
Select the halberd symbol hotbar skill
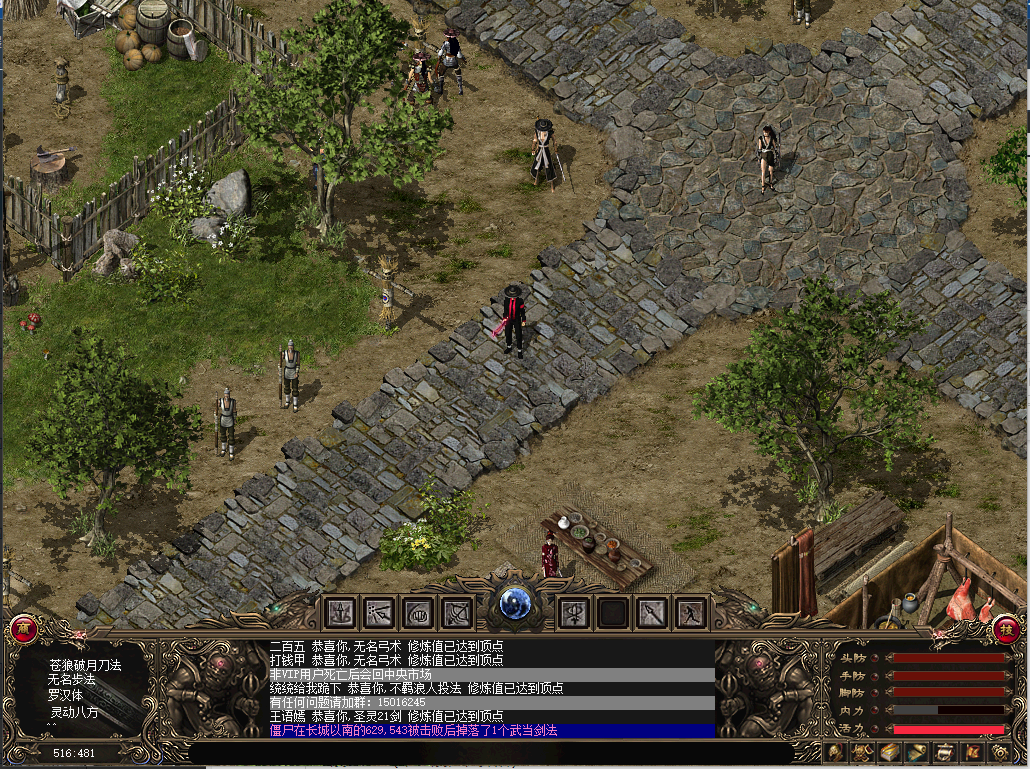574,611
